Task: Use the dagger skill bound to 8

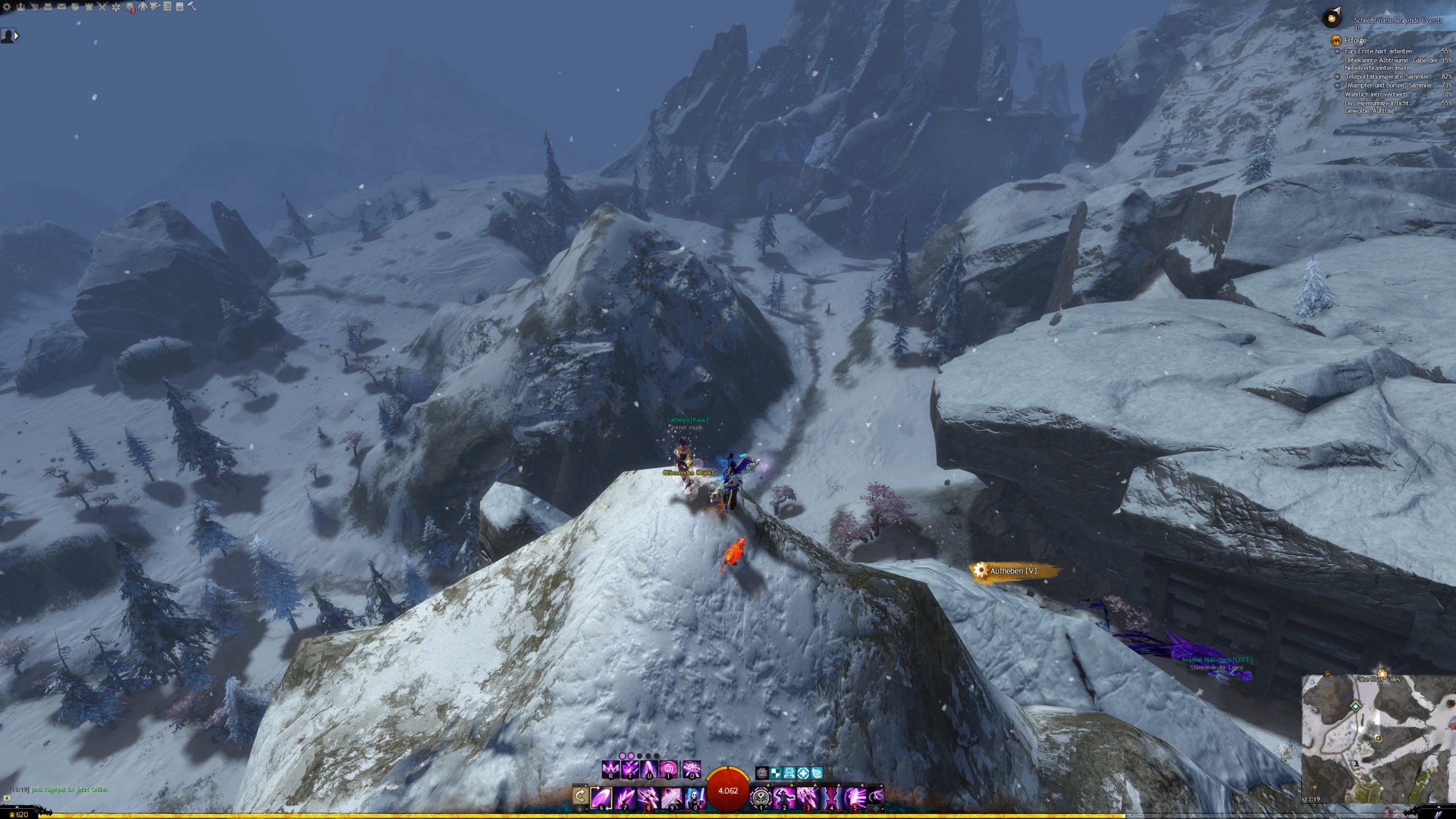Action: pyautogui.click(x=648, y=797)
